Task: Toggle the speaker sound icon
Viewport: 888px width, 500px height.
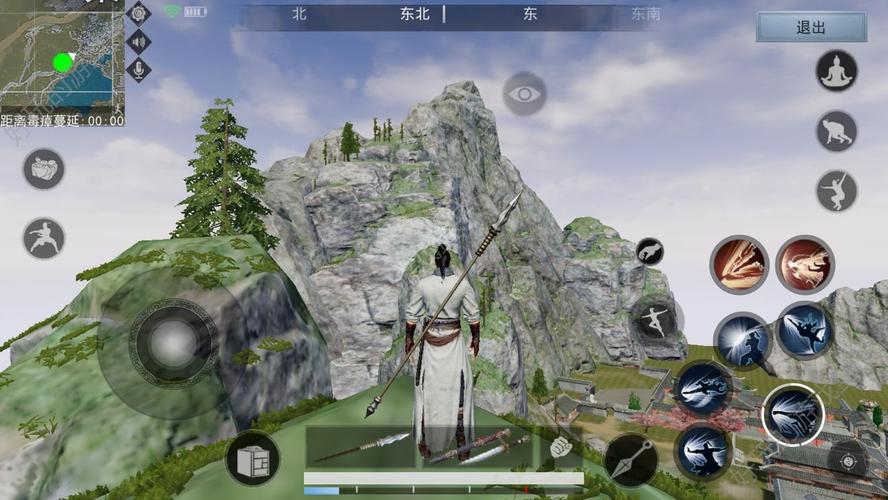Action: click(x=139, y=41)
